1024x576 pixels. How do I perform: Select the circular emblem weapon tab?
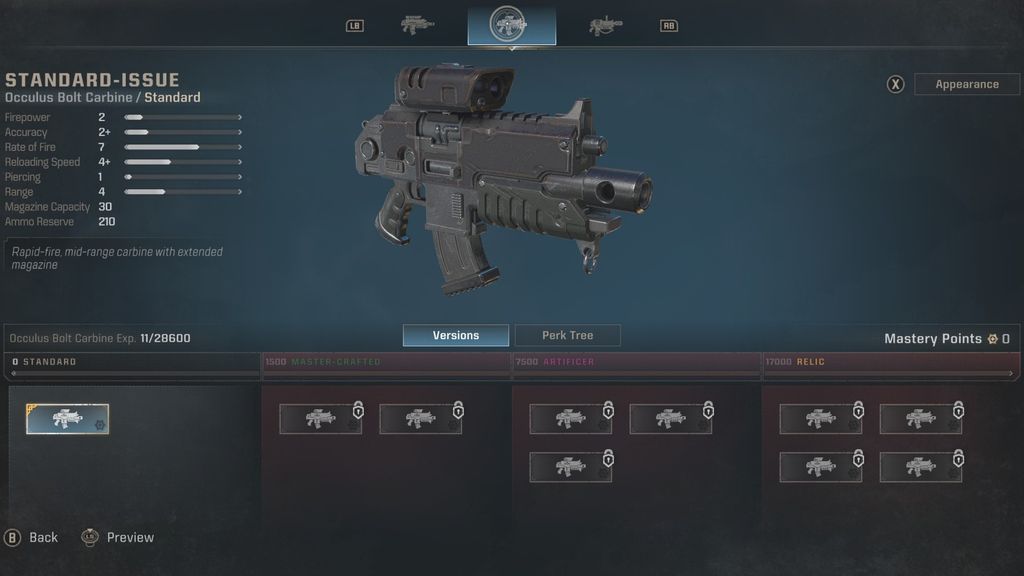511,25
